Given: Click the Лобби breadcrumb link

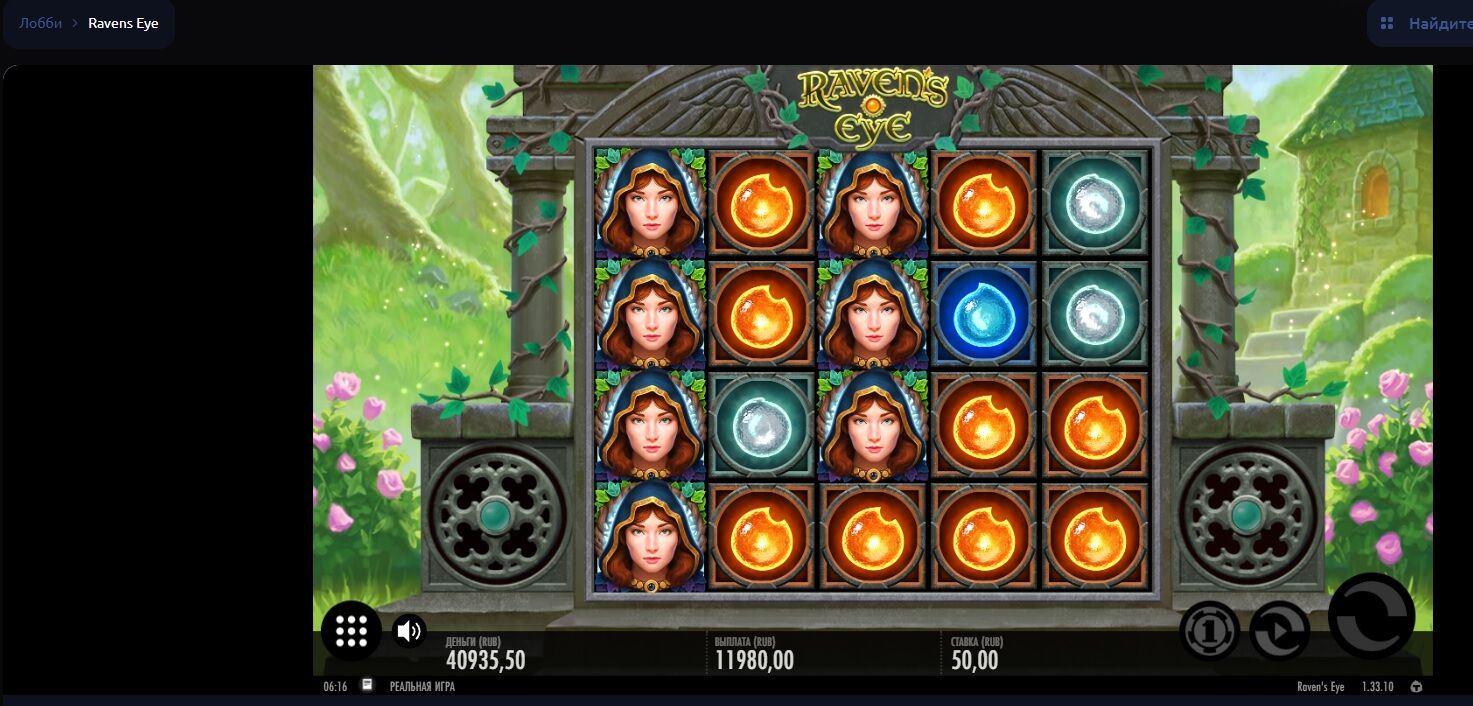Looking at the screenshot, I should (40, 23).
